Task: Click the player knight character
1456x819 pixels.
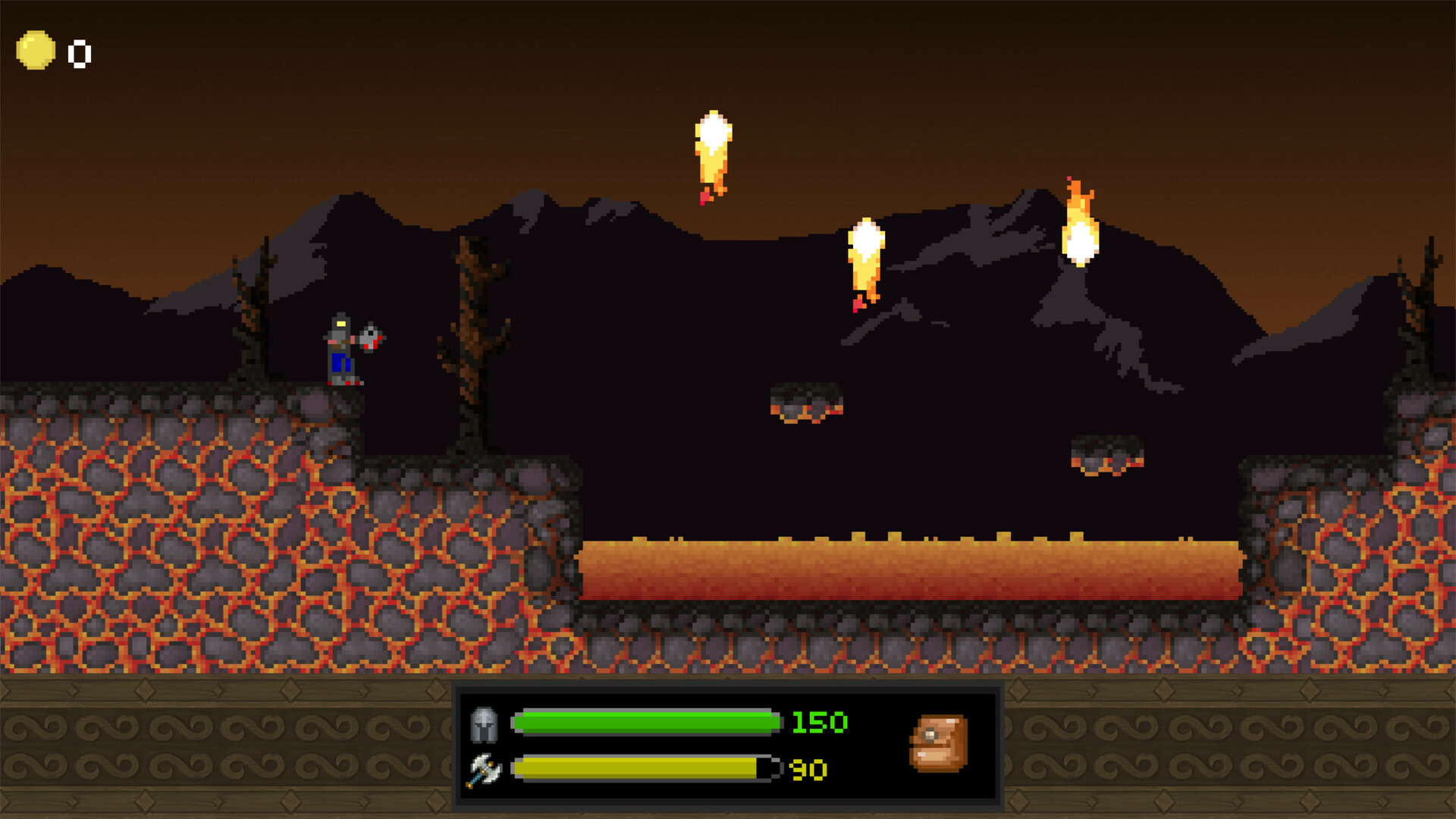Action: point(343,349)
